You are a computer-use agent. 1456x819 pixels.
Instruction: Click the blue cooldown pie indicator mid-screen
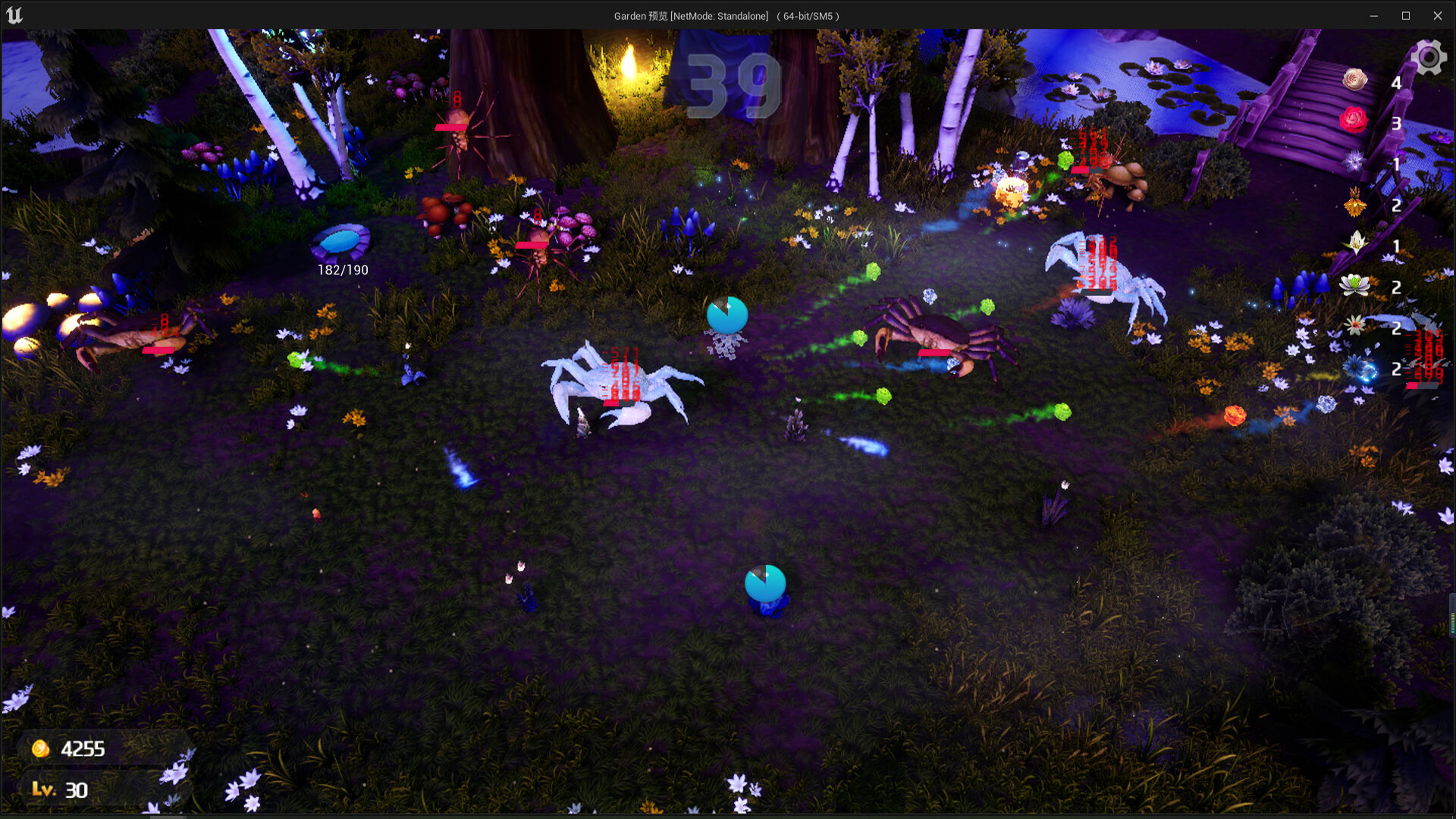pyautogui.click(x=726, y=313)
